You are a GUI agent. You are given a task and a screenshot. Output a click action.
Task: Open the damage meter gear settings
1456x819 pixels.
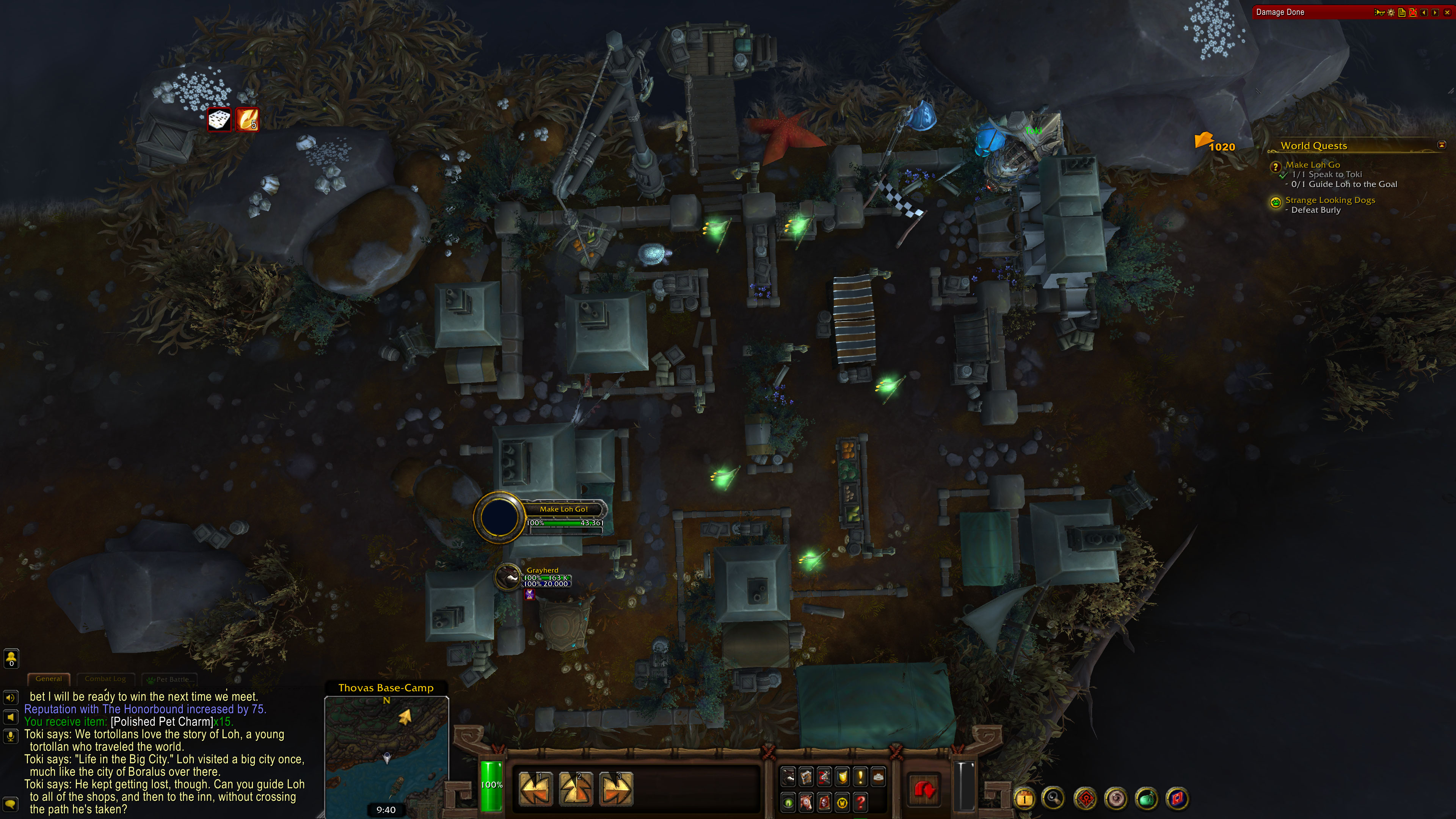(1391, 13)
